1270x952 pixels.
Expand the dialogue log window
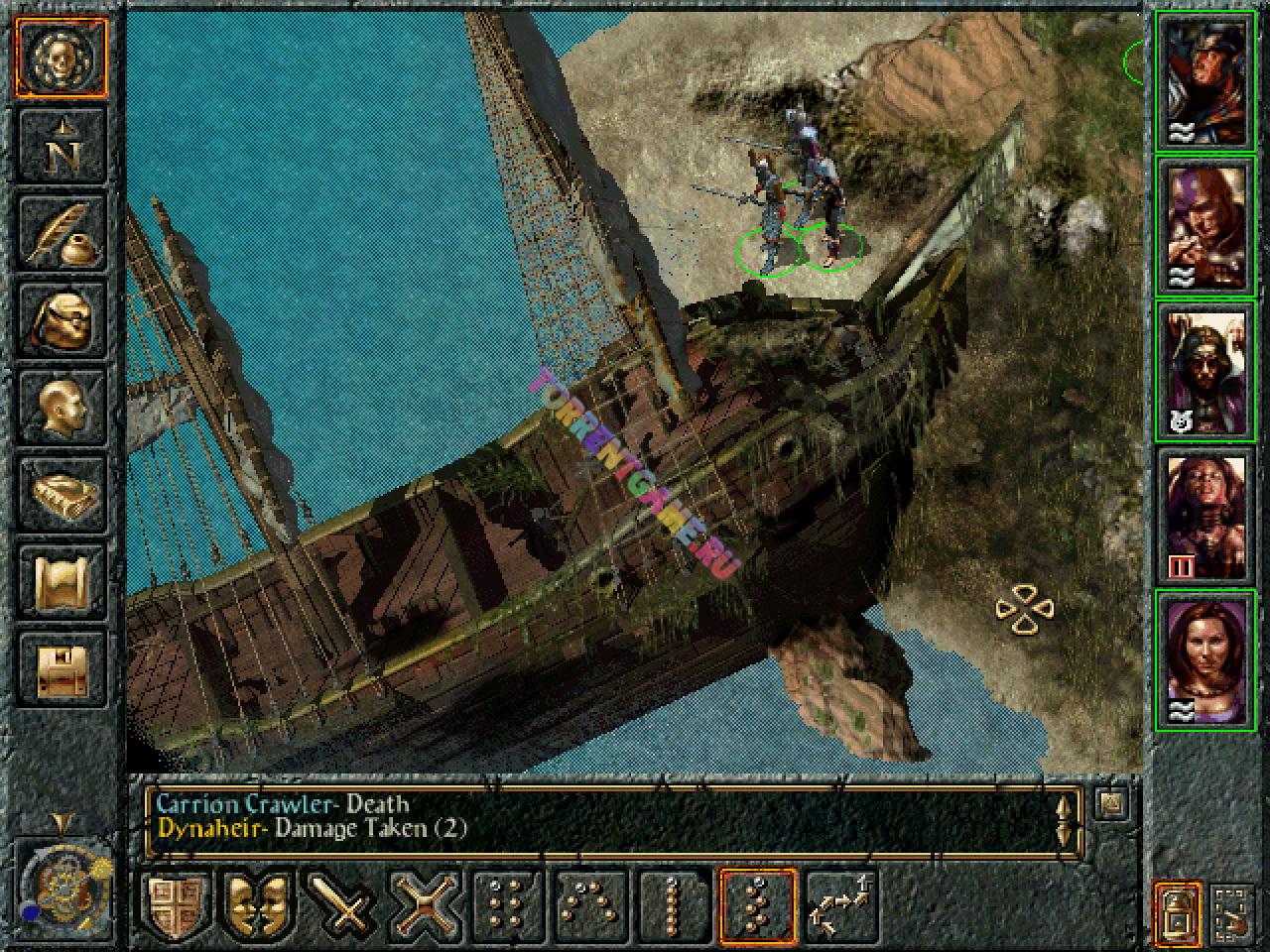point(1110,803)
